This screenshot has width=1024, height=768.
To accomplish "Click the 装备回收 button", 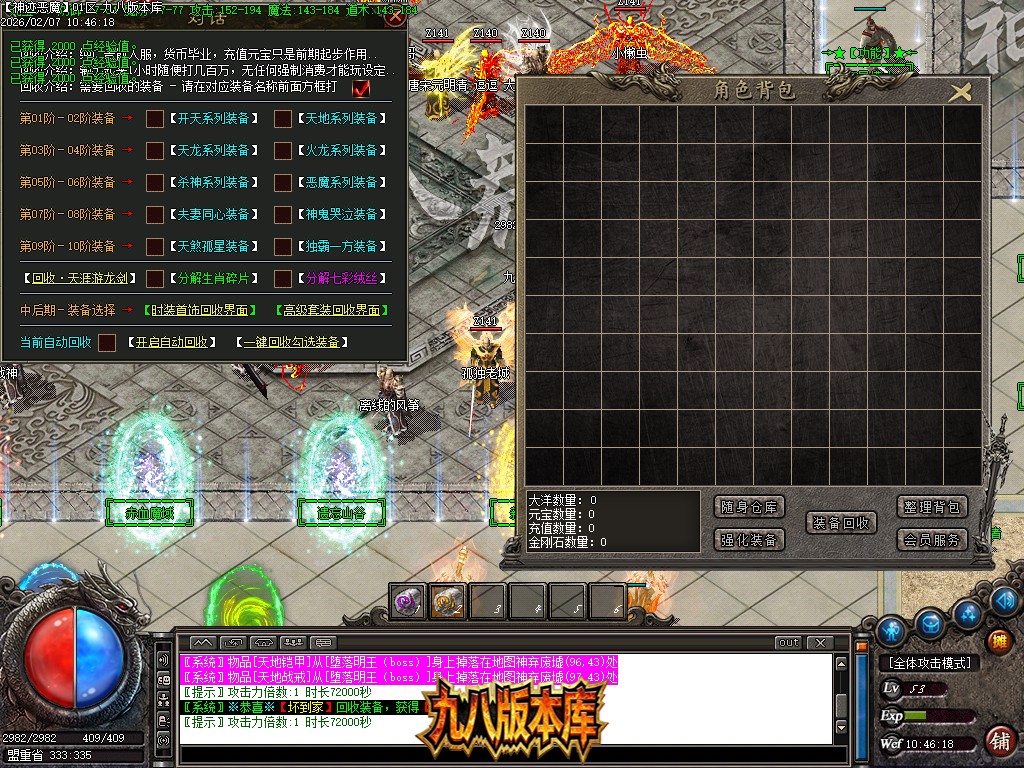I will (x=840, y=523).
